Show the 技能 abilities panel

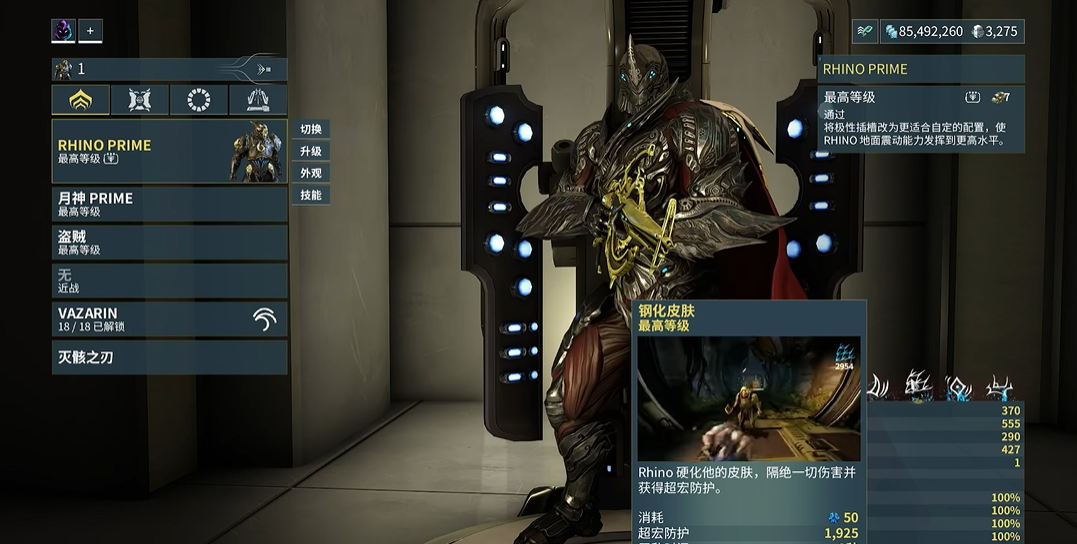click(311, 195)
